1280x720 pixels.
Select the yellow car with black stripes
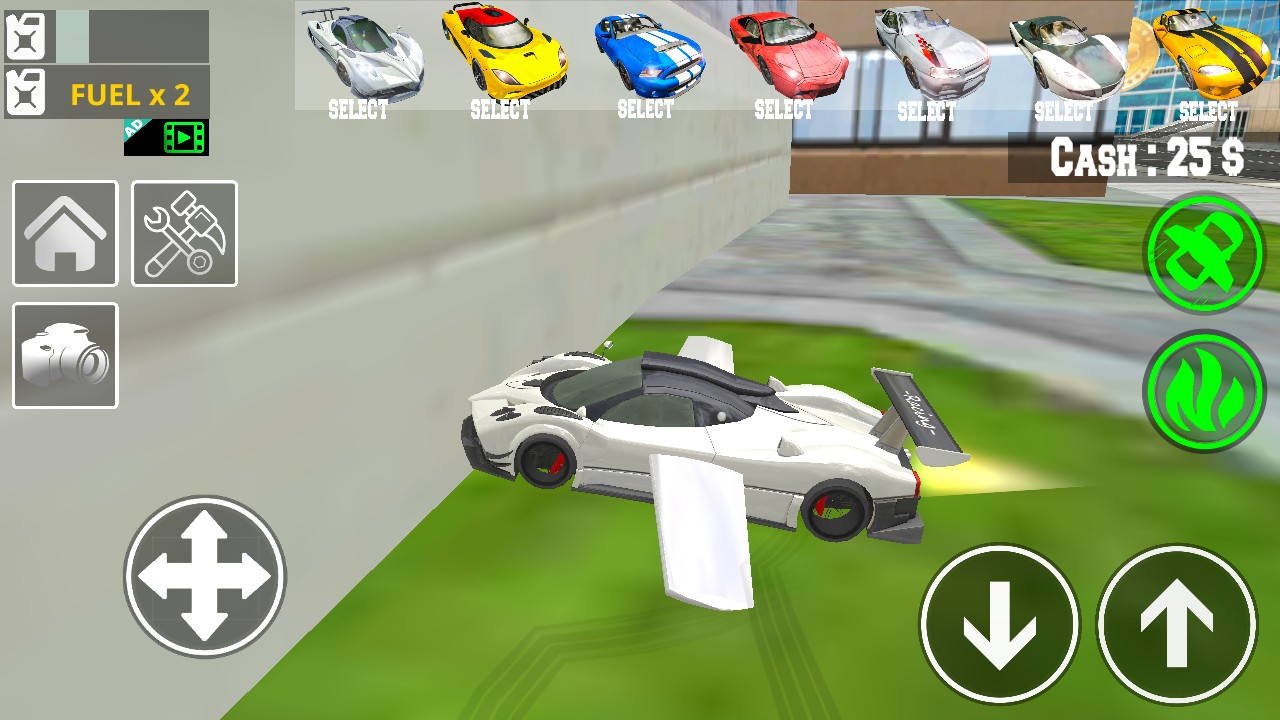tap(1208, 58)
